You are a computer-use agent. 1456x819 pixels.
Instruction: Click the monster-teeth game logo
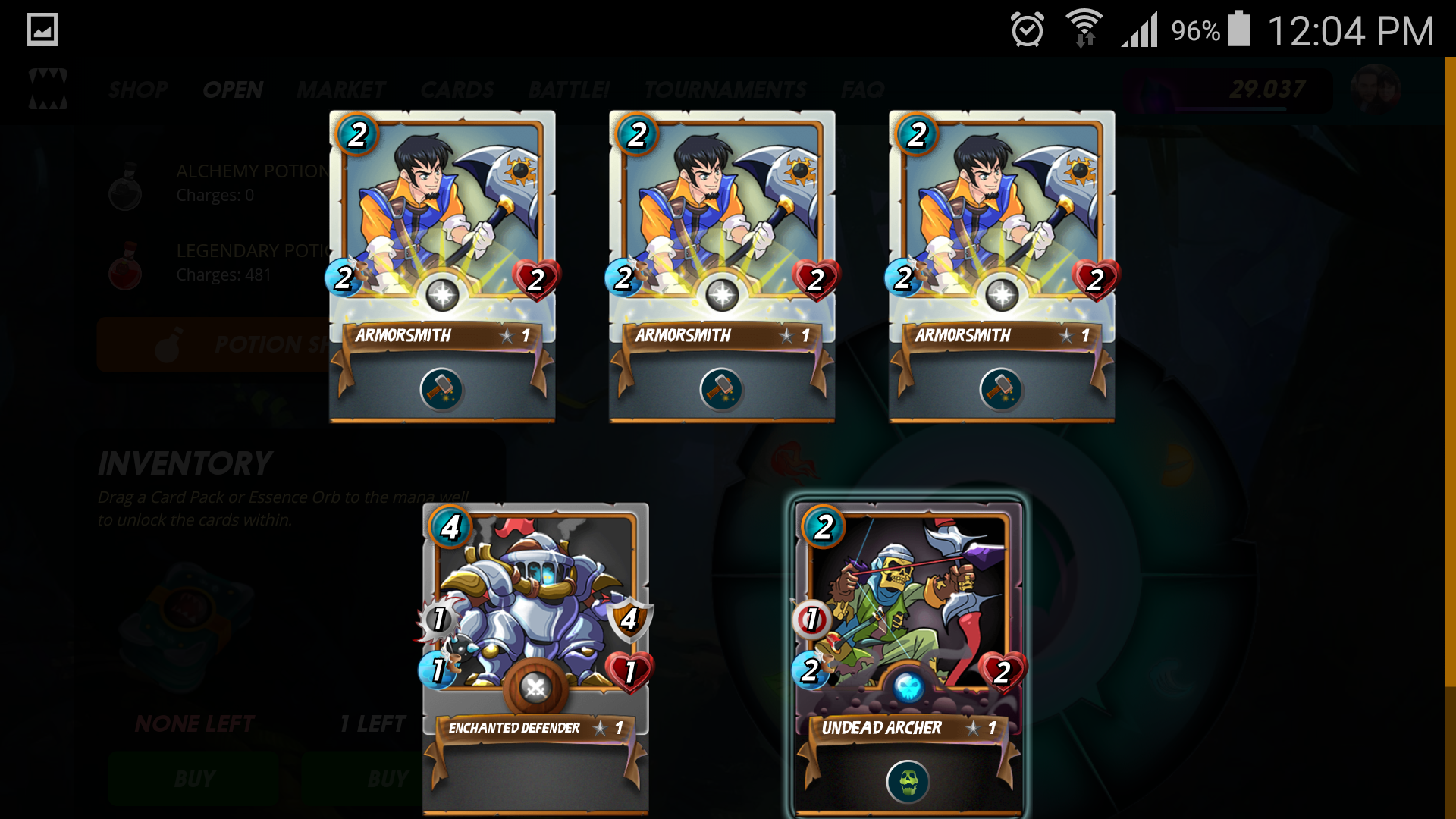coord(48,89)
